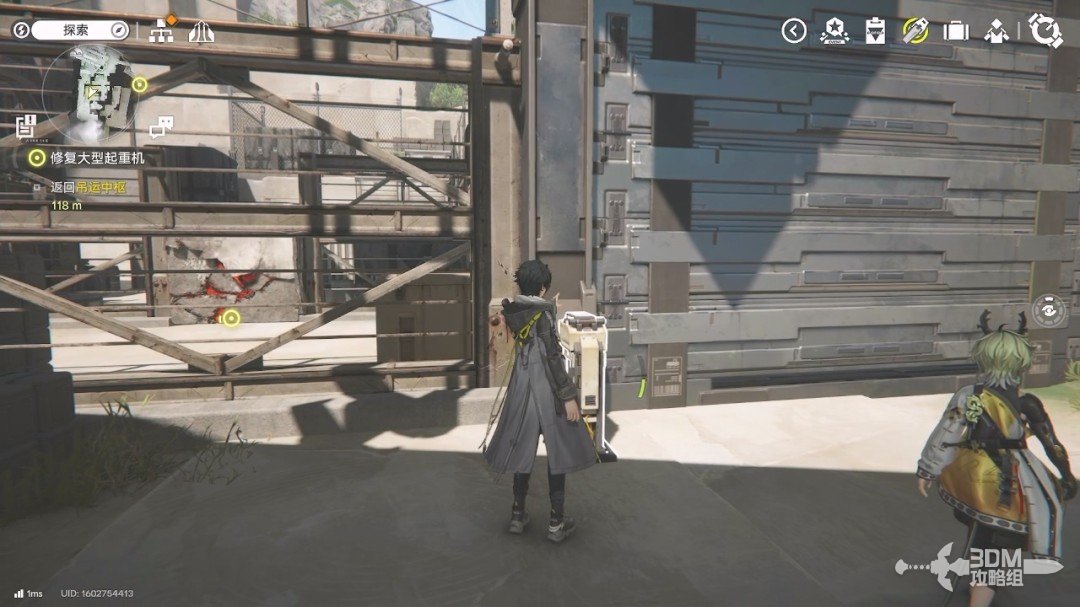Collapse the top menu with the left-arrow button
This screenshot has width=1080, height=607.
(x=794, y=31)
